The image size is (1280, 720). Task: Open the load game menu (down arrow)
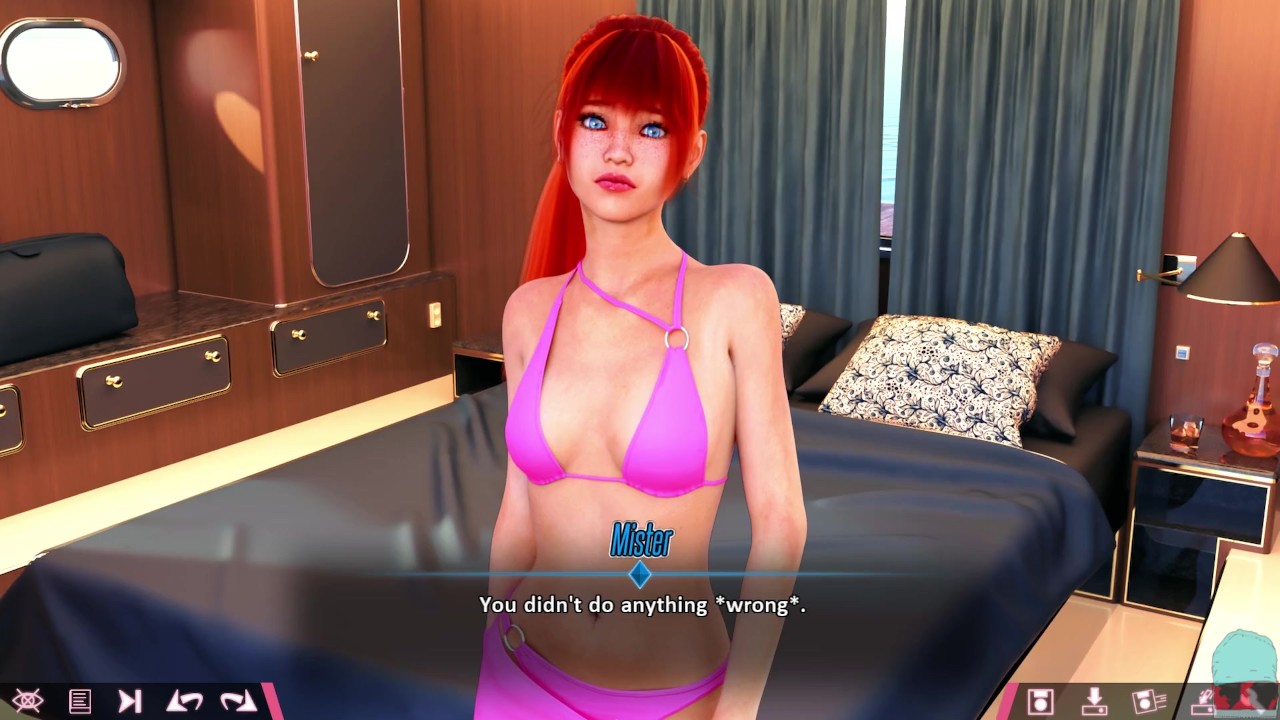click(x=1095, y=701)
